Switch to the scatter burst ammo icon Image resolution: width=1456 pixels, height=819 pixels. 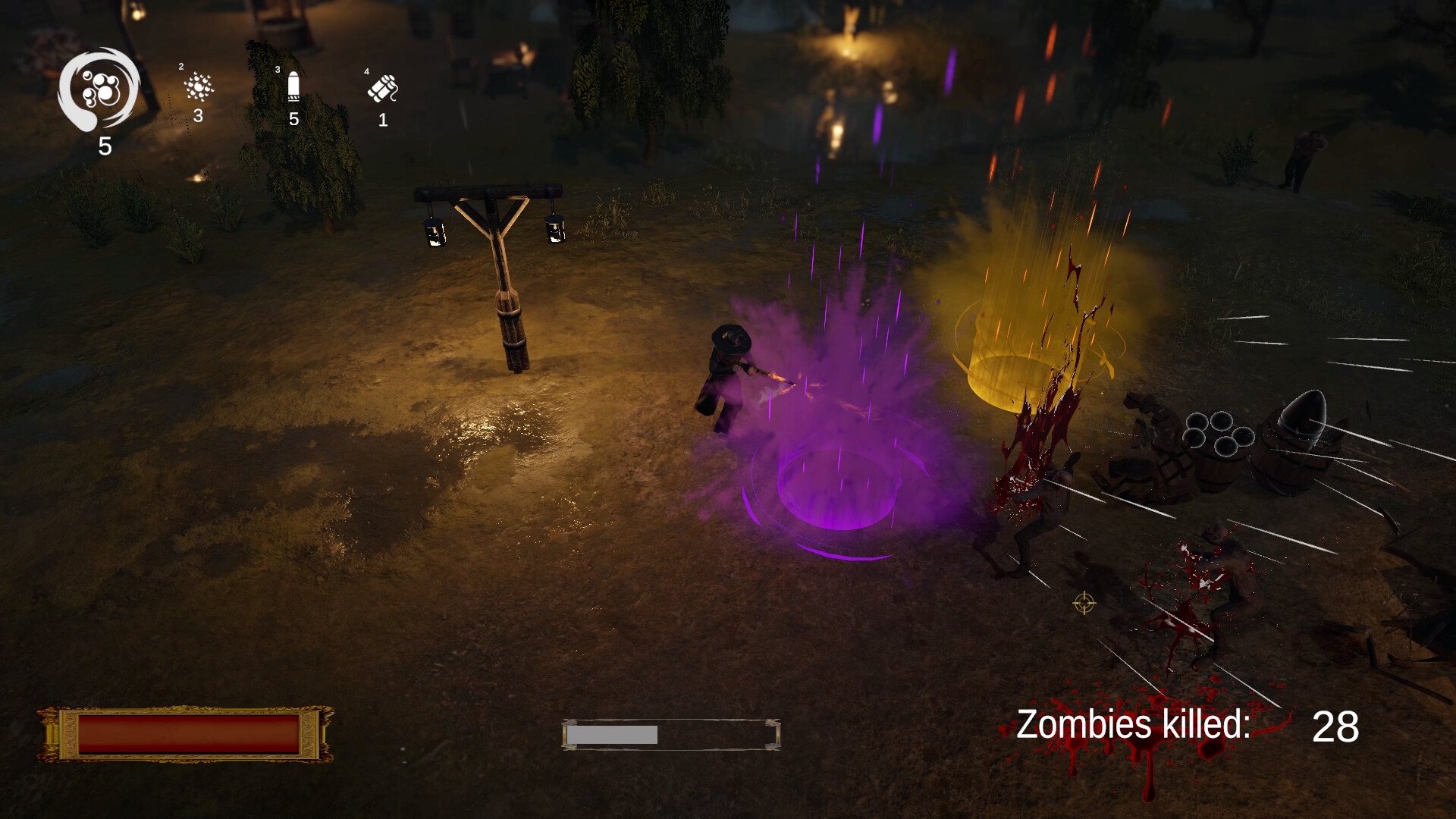pos(199,87)
